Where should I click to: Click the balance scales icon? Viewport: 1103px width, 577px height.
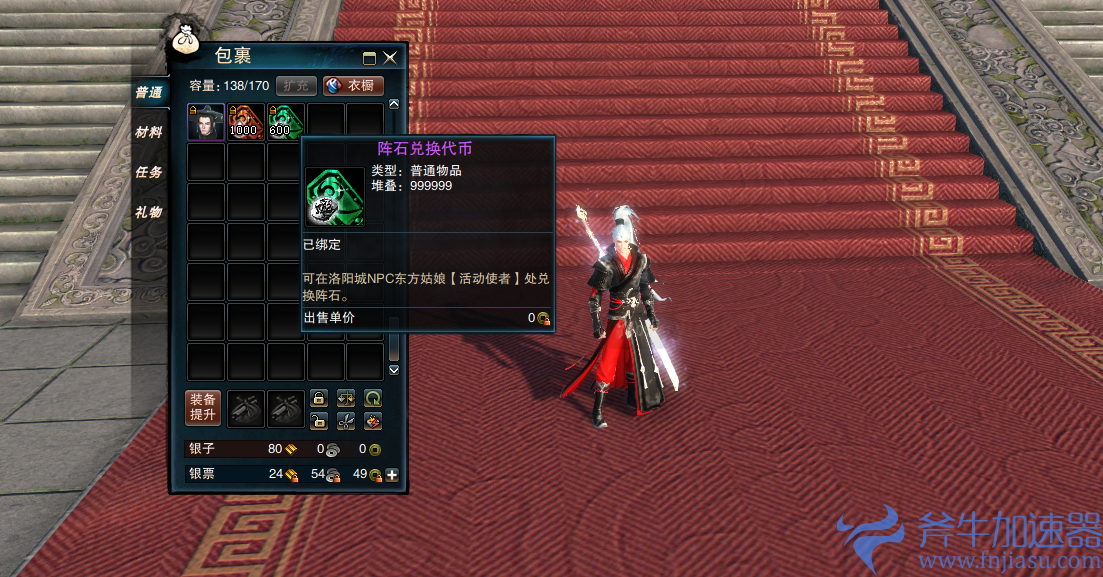346,398
